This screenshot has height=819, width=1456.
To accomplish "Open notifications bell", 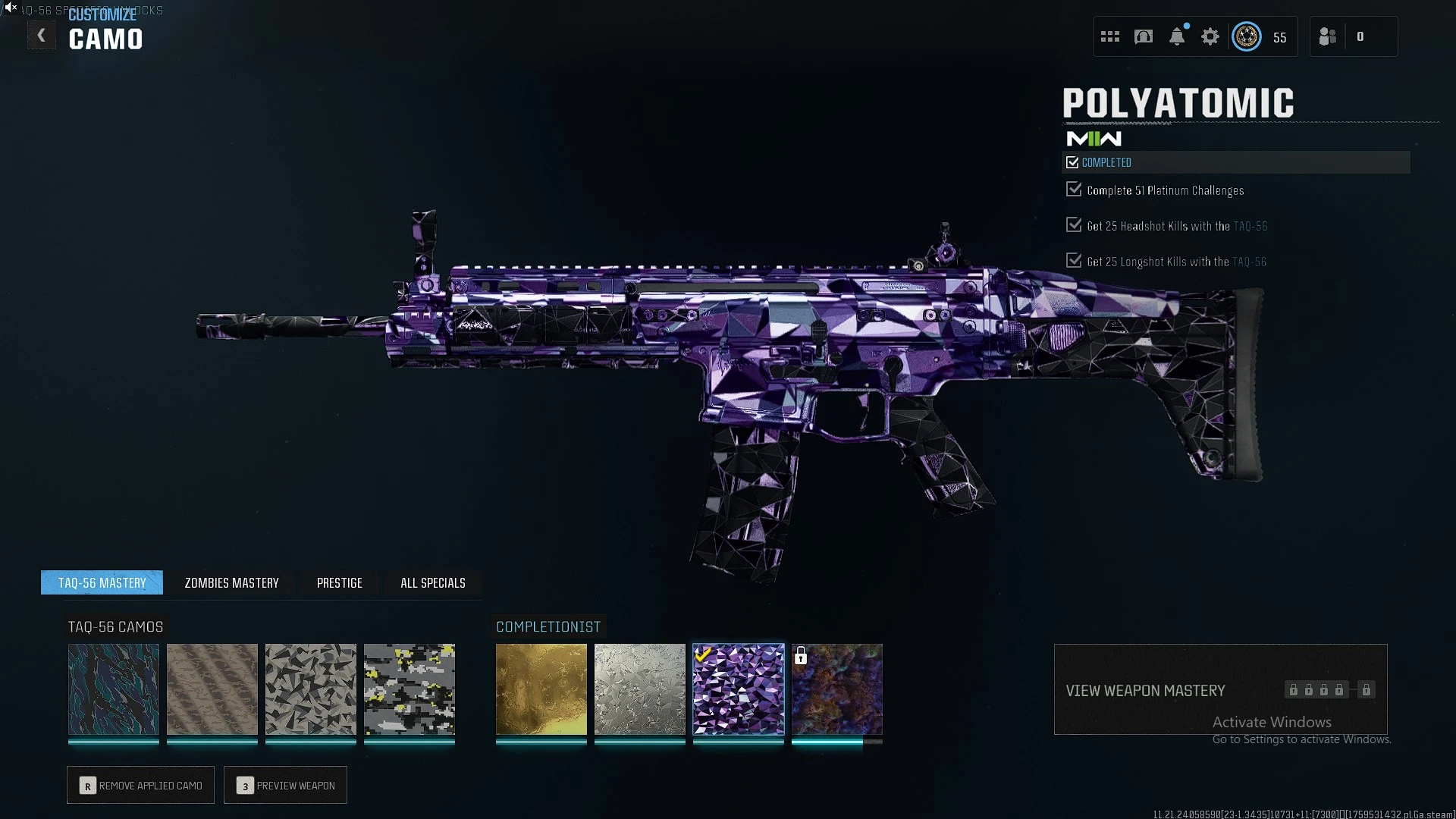I will click(1177, 36).
